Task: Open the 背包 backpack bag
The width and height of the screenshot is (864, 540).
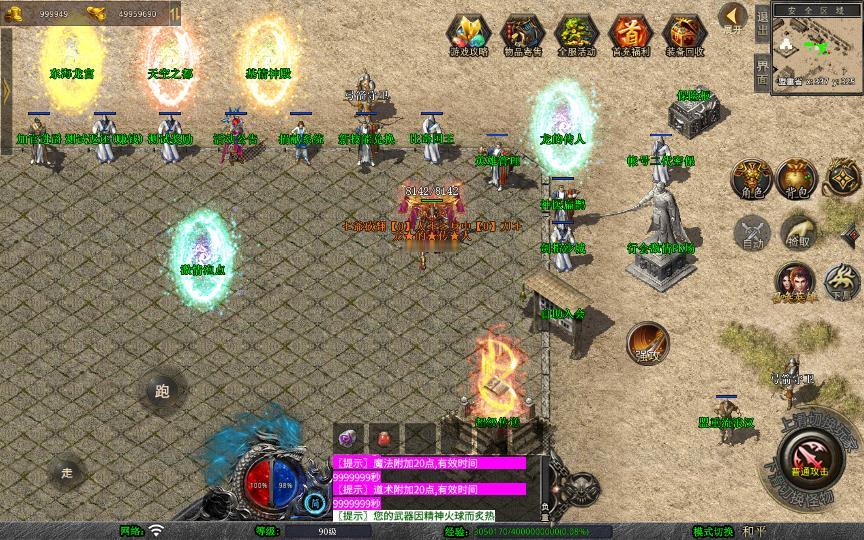Action: click(797, 178)
